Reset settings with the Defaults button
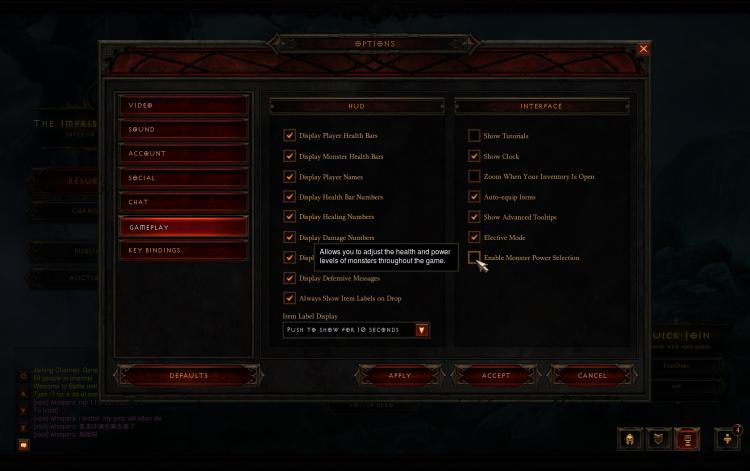This screenshot has width=750, height=471. click(188, 376)
